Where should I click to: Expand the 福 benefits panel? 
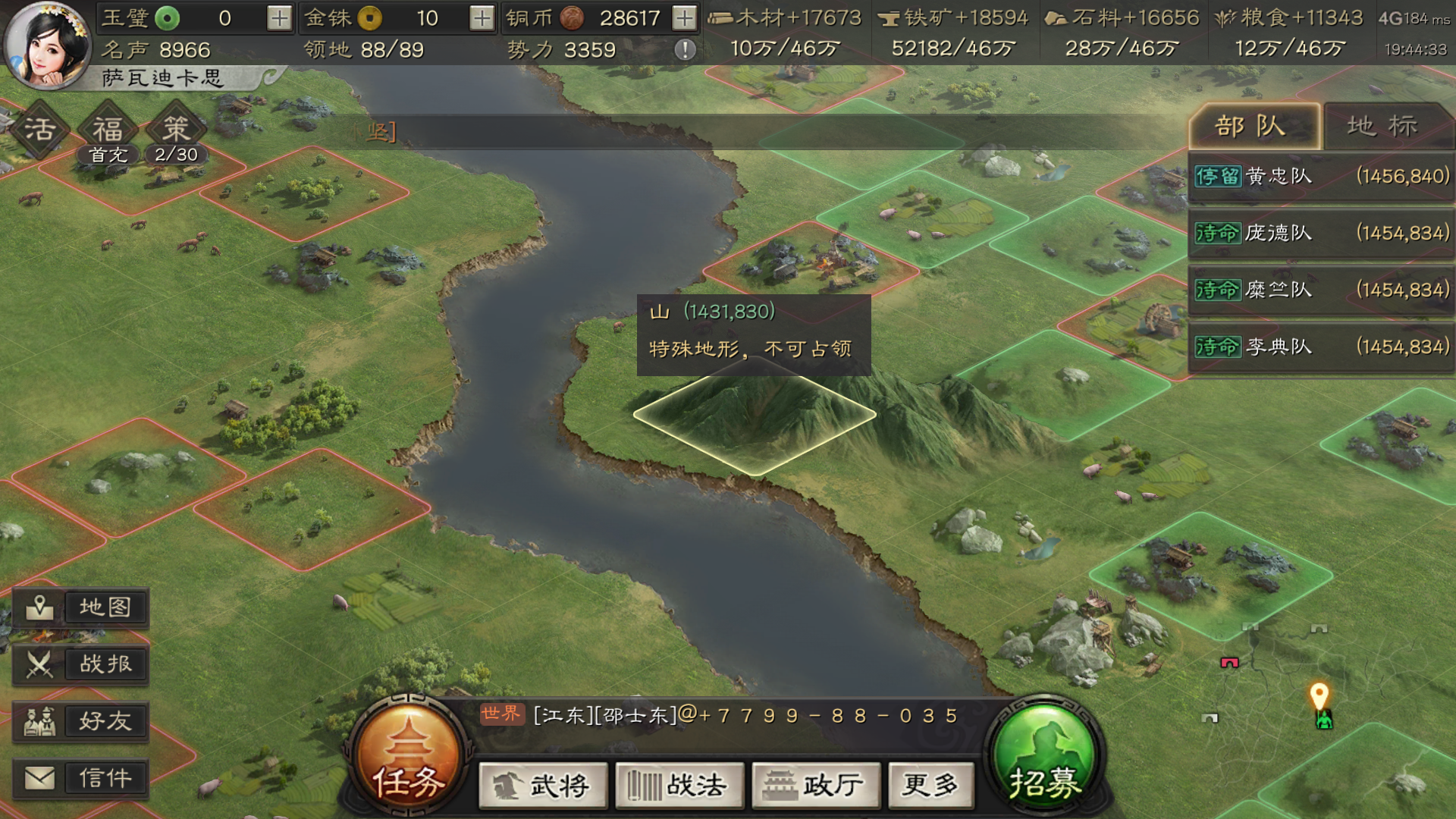[106, 129]
